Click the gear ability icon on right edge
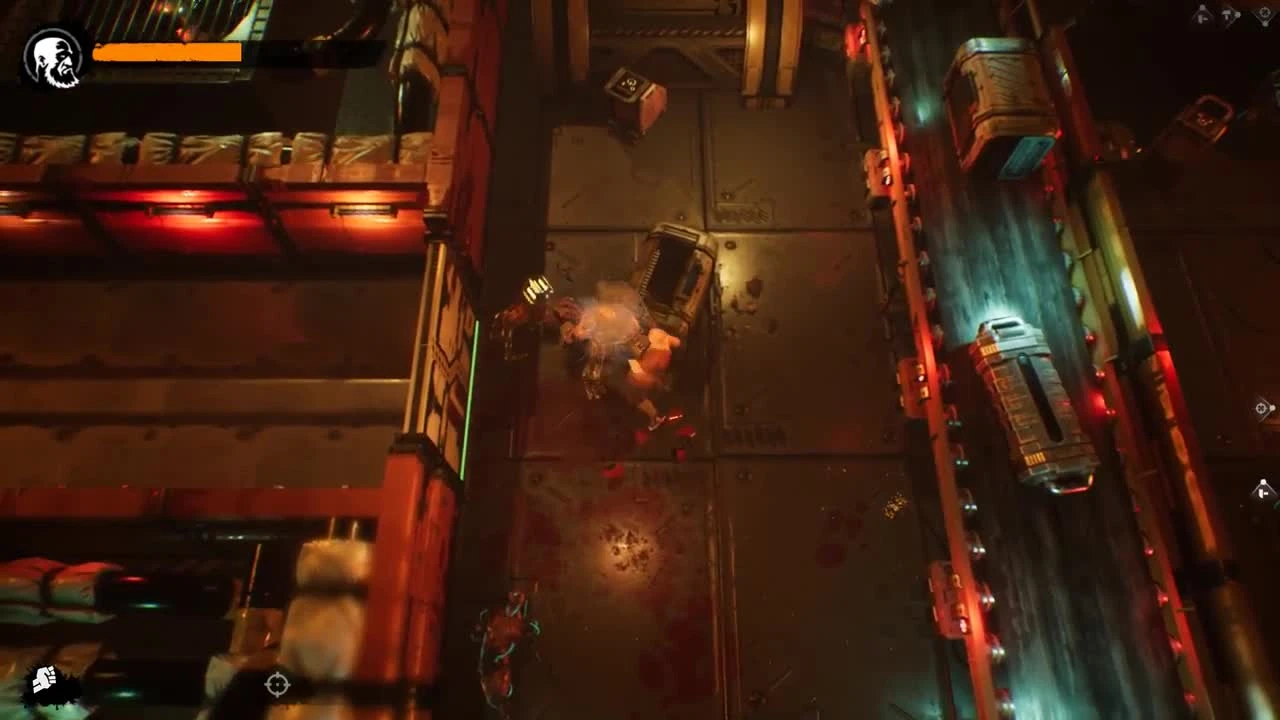This screenshot has height=720, width=1280. click(1262, 409)
